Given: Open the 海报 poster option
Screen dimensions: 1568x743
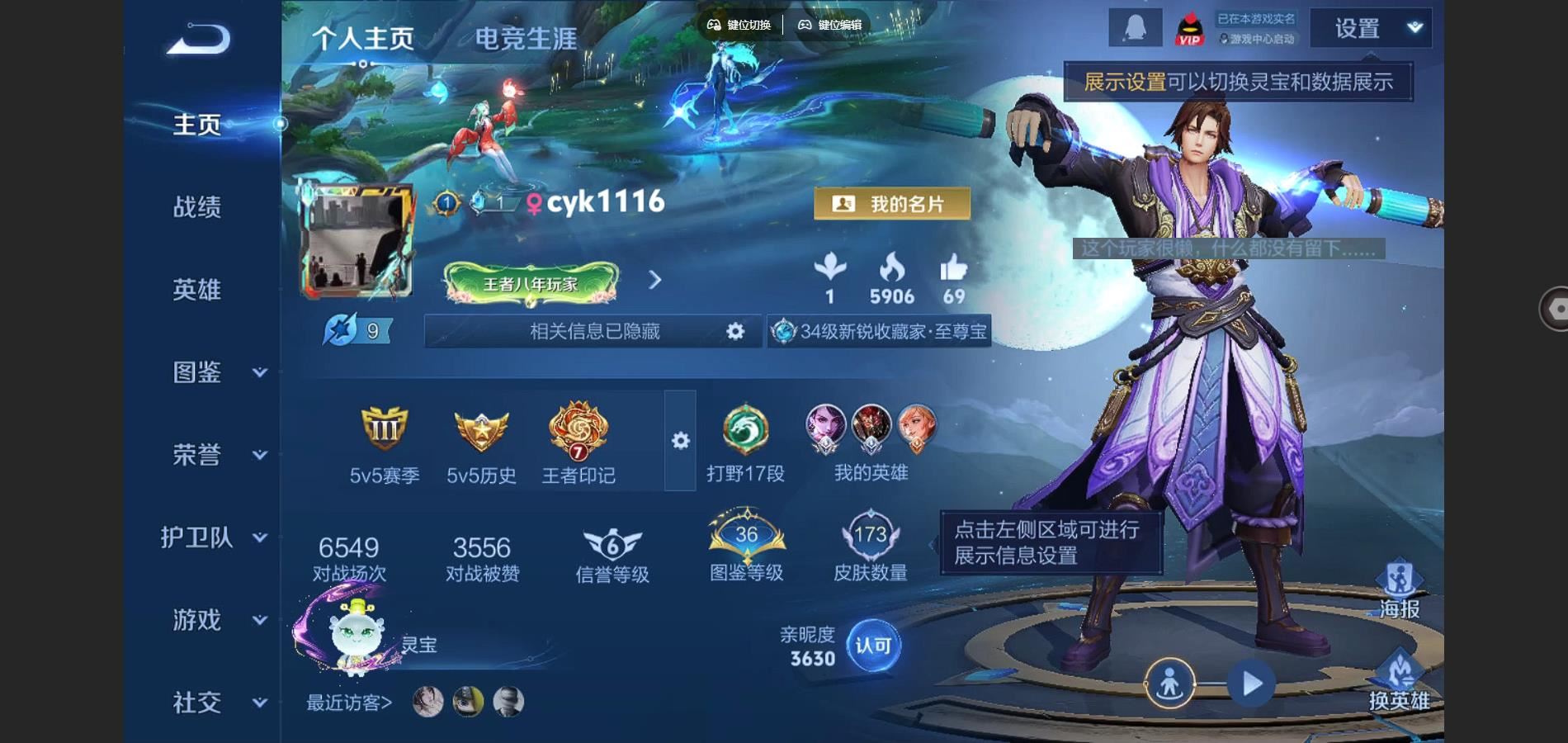Looking at the screenshot, I should tap(1400, 590).
